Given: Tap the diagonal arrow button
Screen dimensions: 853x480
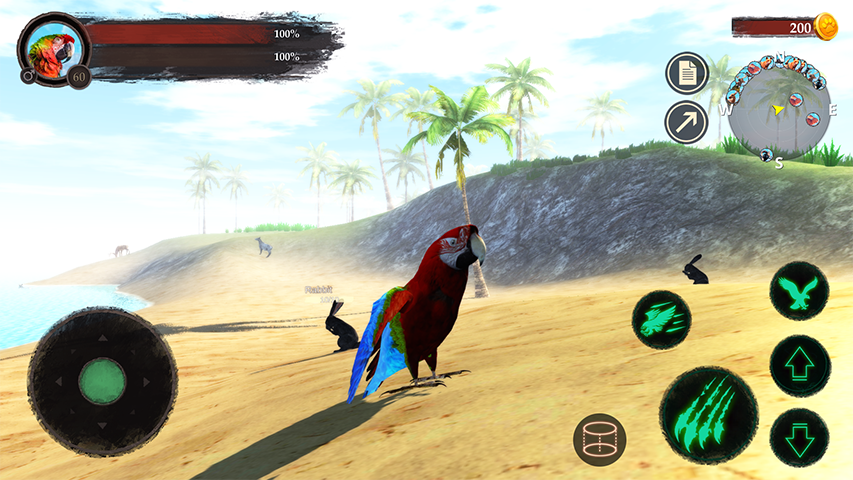Looking at the screenshot, I should point(686,122).
